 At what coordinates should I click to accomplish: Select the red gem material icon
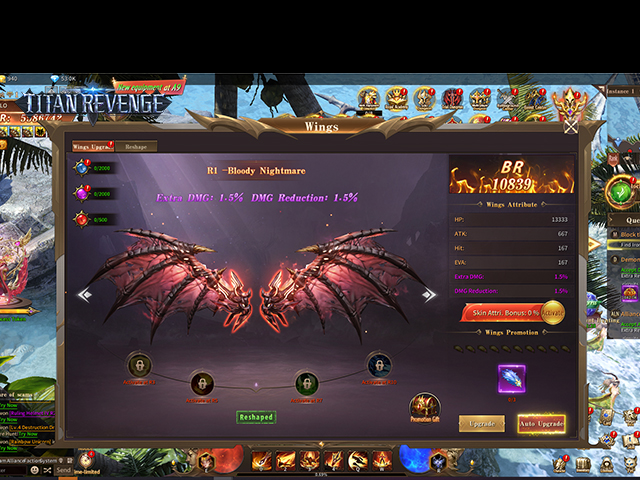[x=81, y=219]
